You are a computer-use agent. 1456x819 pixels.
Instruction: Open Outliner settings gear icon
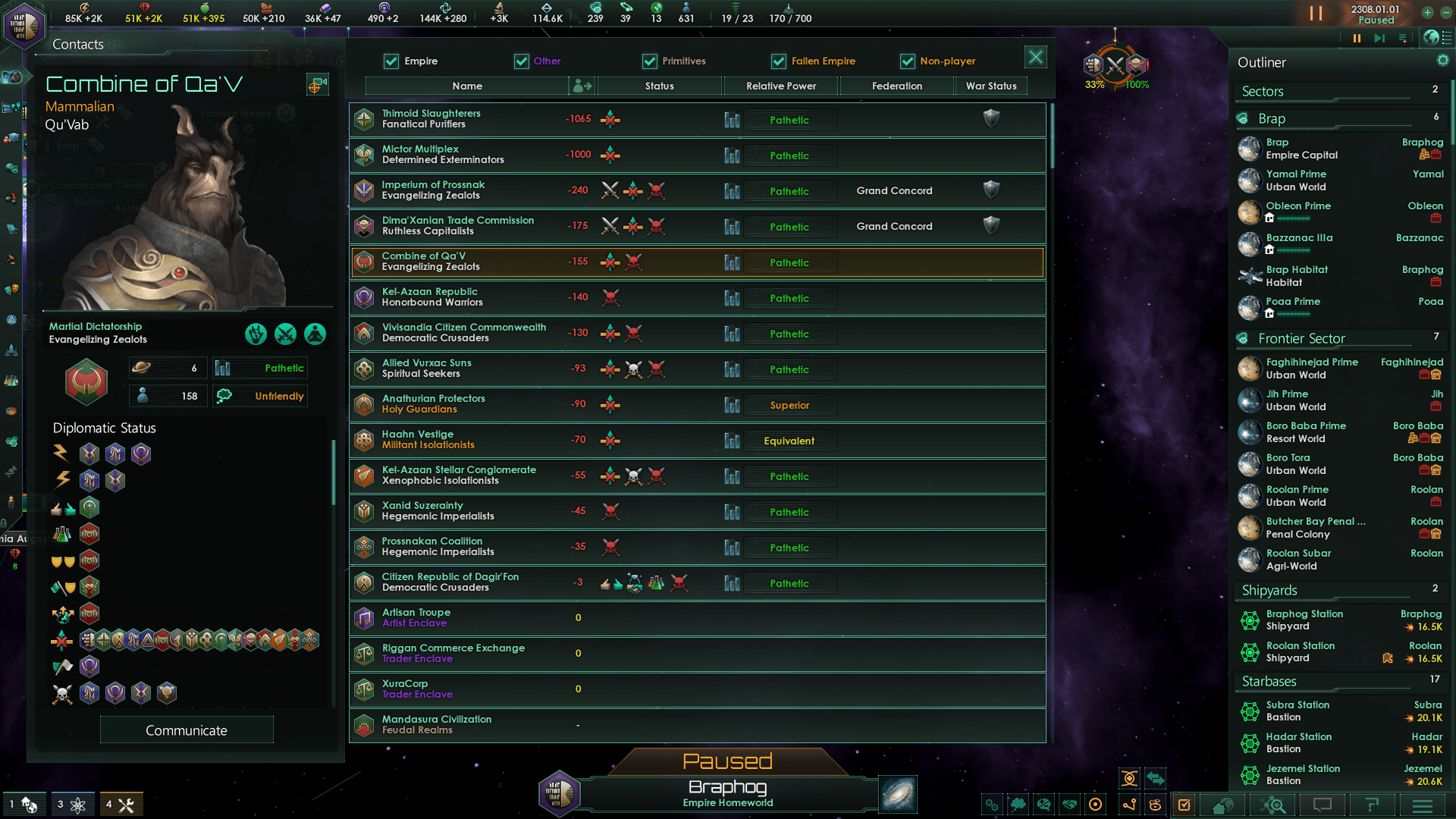(x=1442, y=61)
